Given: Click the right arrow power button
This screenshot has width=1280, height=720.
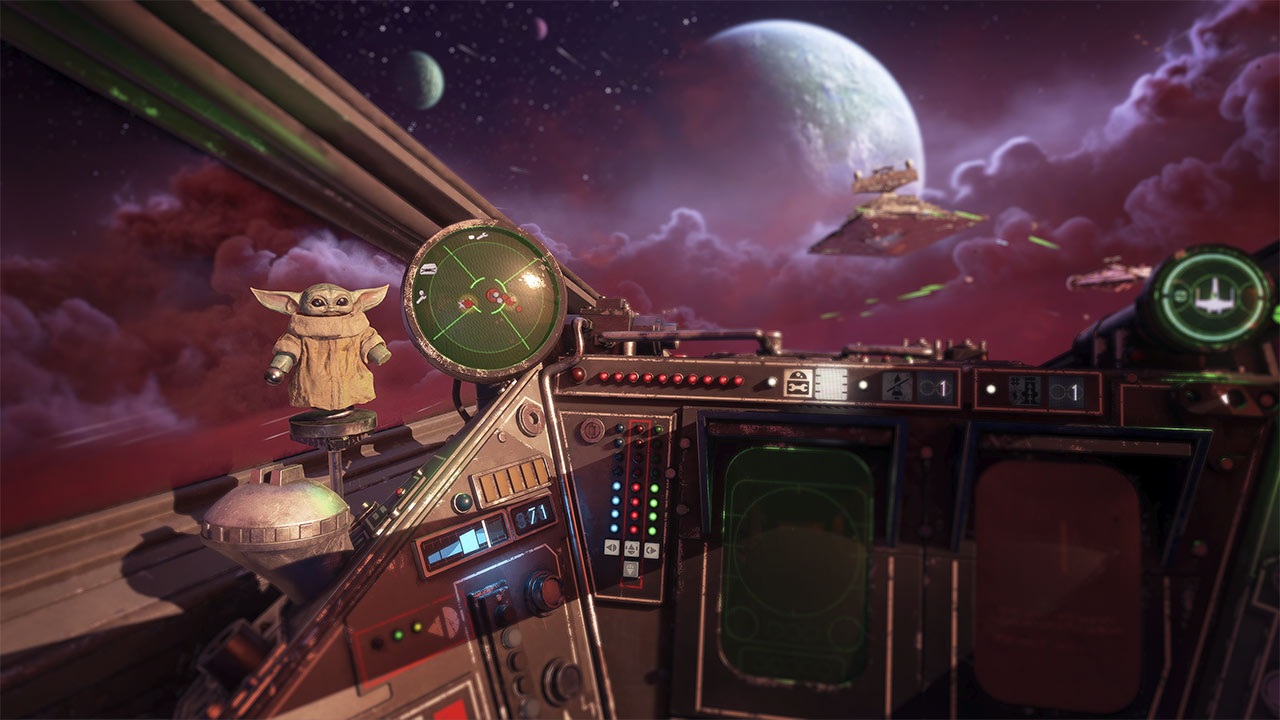Looking at the screenshot, I should point(651,549).
